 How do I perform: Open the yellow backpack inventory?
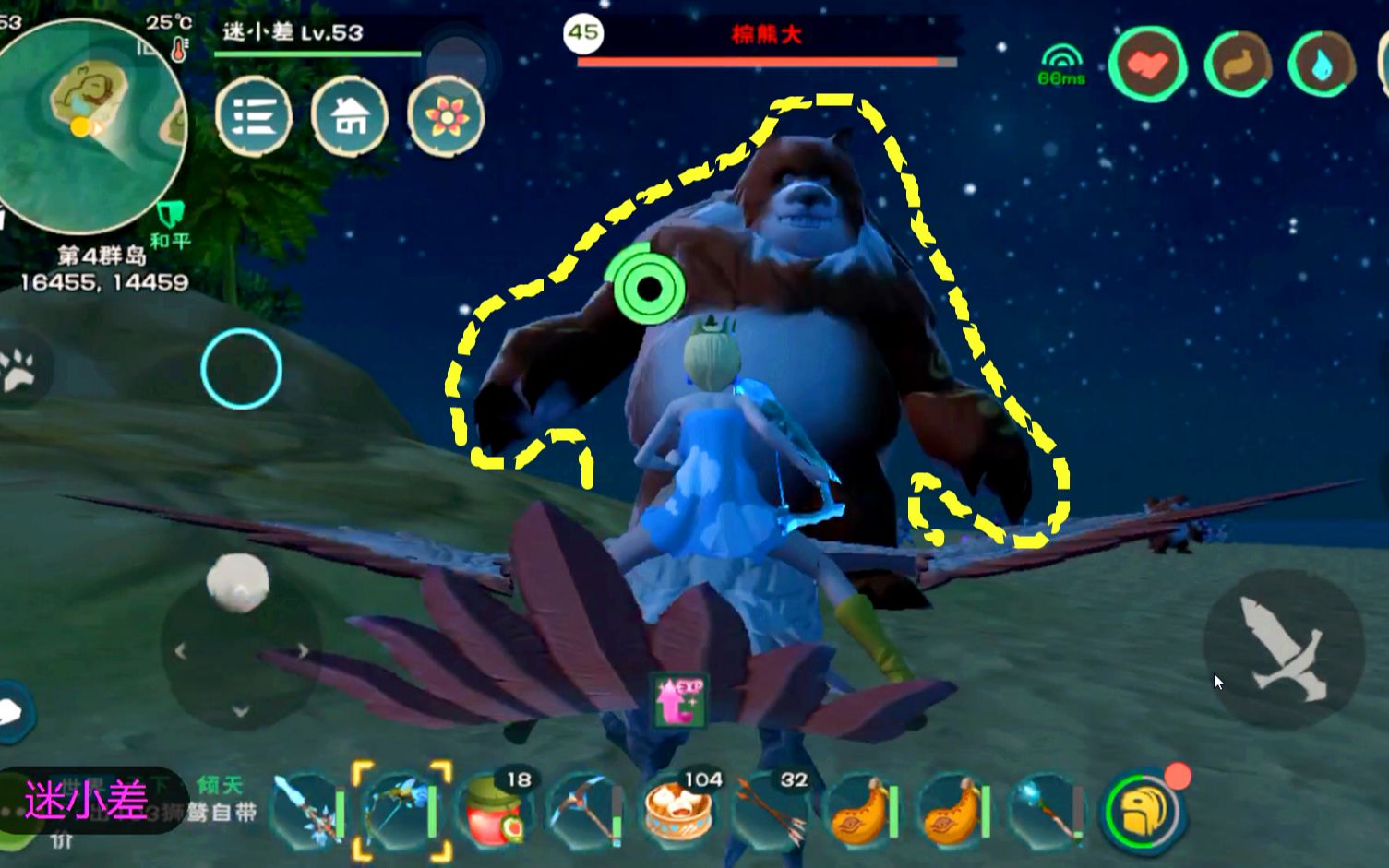[1141, 812]
